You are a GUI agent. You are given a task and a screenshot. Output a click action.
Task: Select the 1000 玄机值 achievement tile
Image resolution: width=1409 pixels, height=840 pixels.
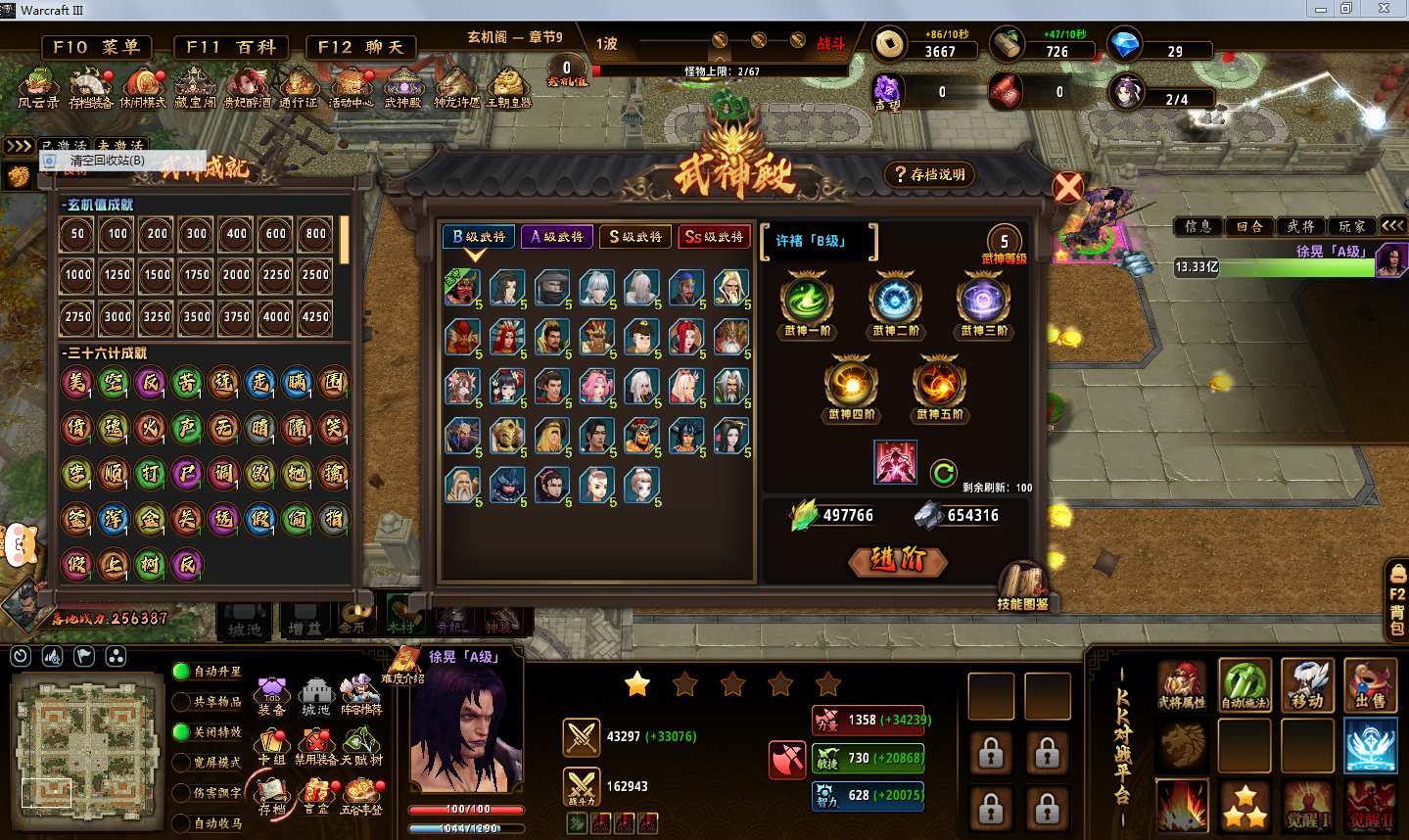77,275
